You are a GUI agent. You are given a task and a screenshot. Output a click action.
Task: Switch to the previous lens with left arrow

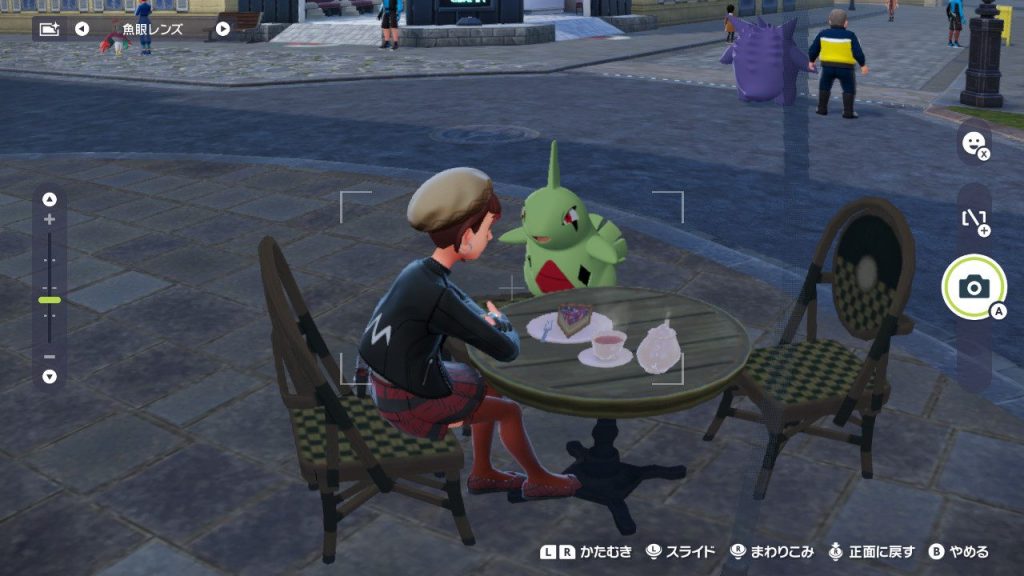click(x=82, y=28)
